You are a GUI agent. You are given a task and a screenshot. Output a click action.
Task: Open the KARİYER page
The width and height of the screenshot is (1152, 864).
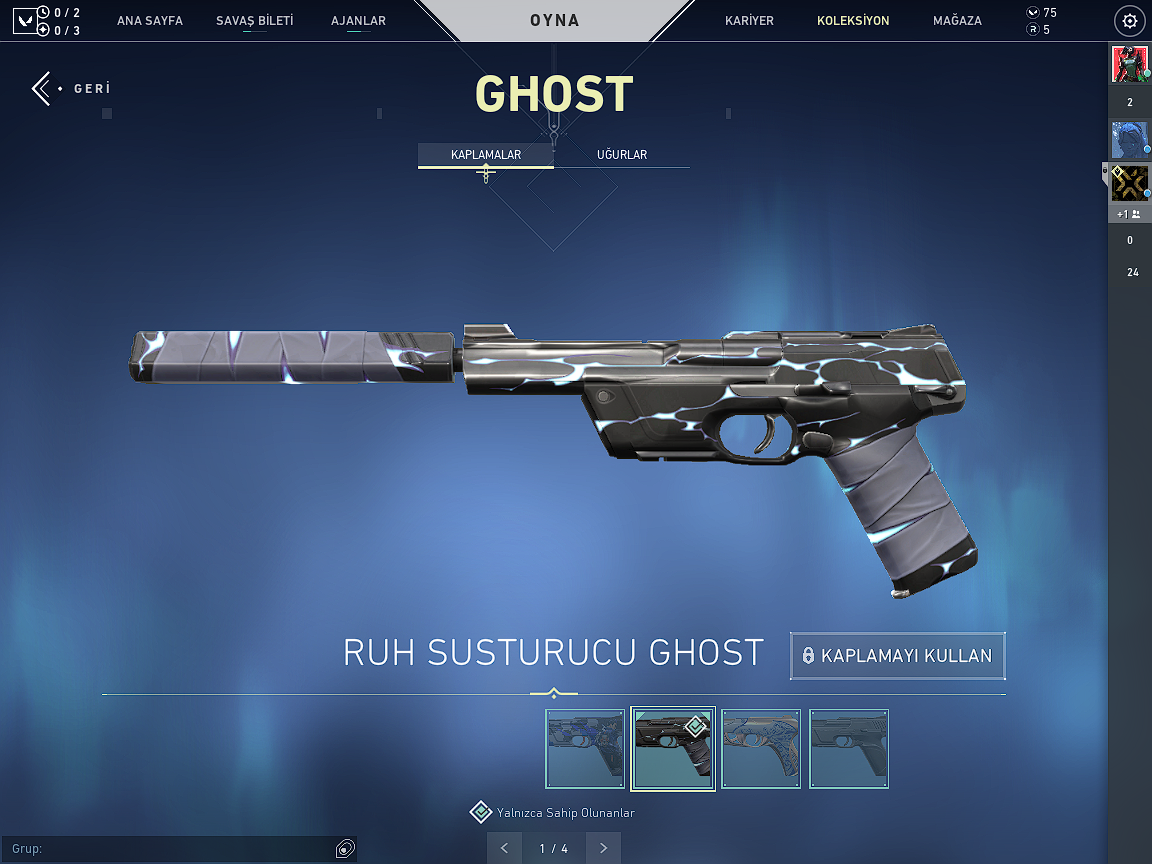(749, 21)
